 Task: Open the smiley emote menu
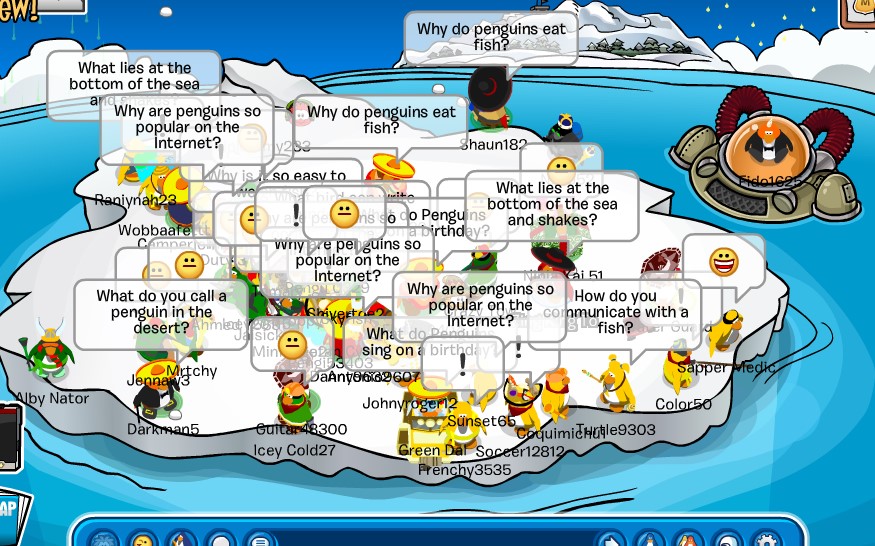[x=143, y=539]
